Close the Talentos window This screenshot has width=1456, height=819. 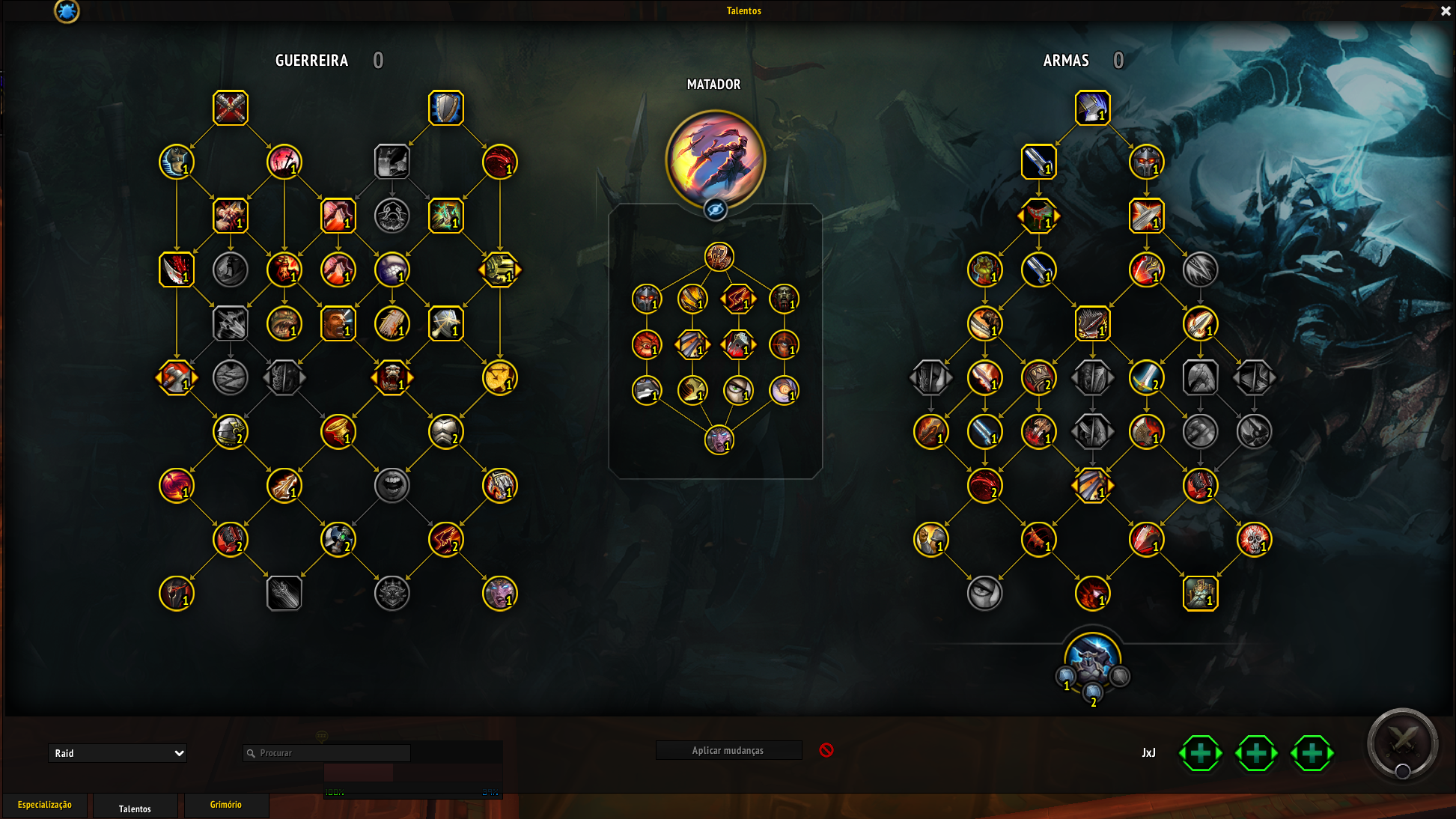pyautogui.click(x=1446, y=11)
